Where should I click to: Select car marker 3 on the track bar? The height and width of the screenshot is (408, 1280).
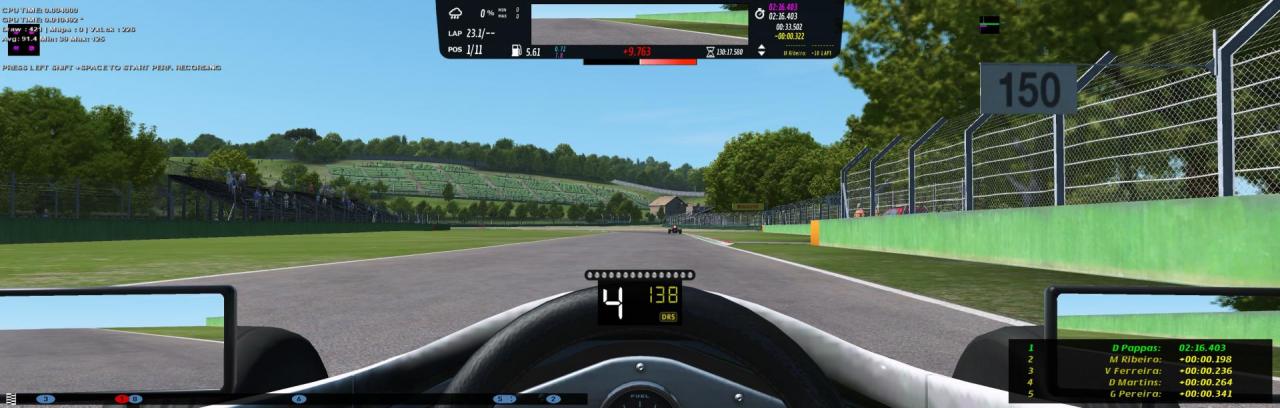pos(45,399)
